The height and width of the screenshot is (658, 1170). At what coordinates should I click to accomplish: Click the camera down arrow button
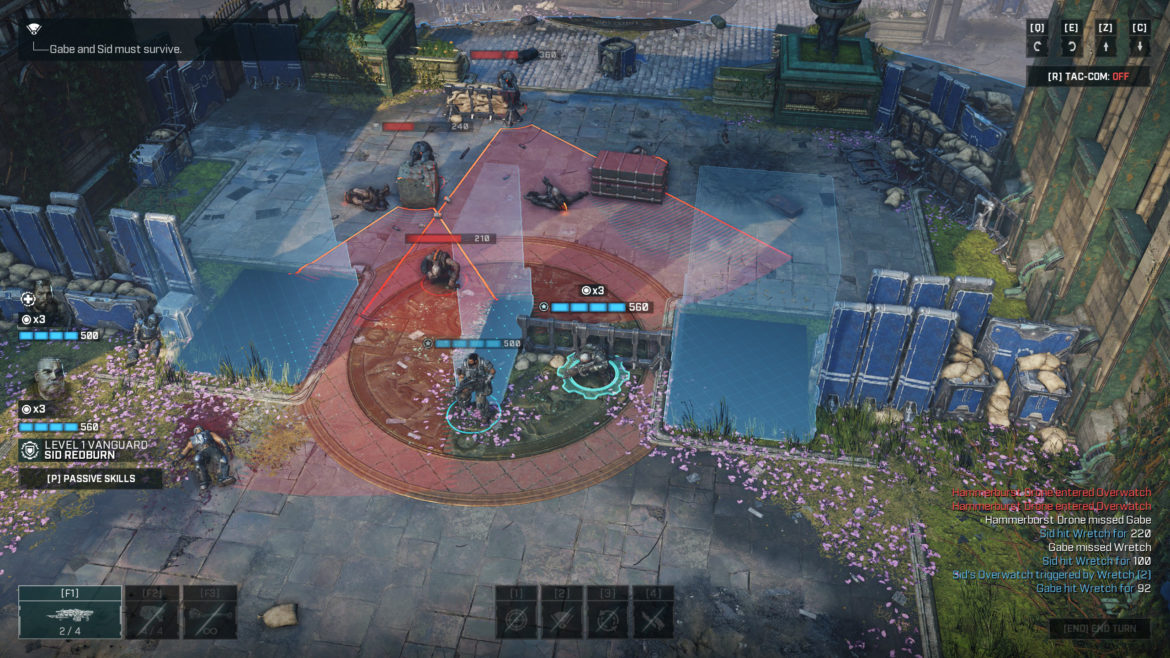coord(1140,46)
